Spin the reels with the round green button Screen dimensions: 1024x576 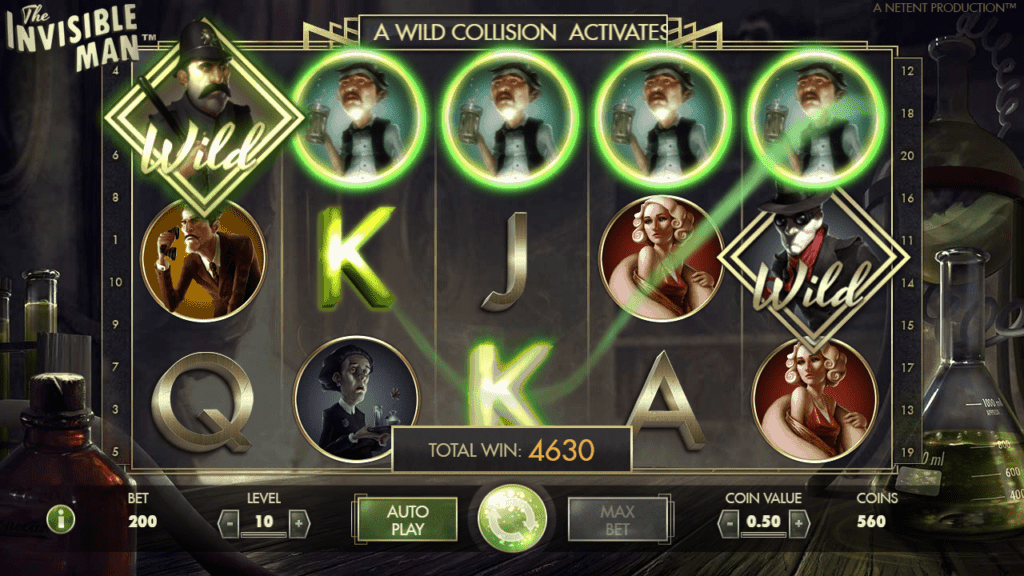511,520
